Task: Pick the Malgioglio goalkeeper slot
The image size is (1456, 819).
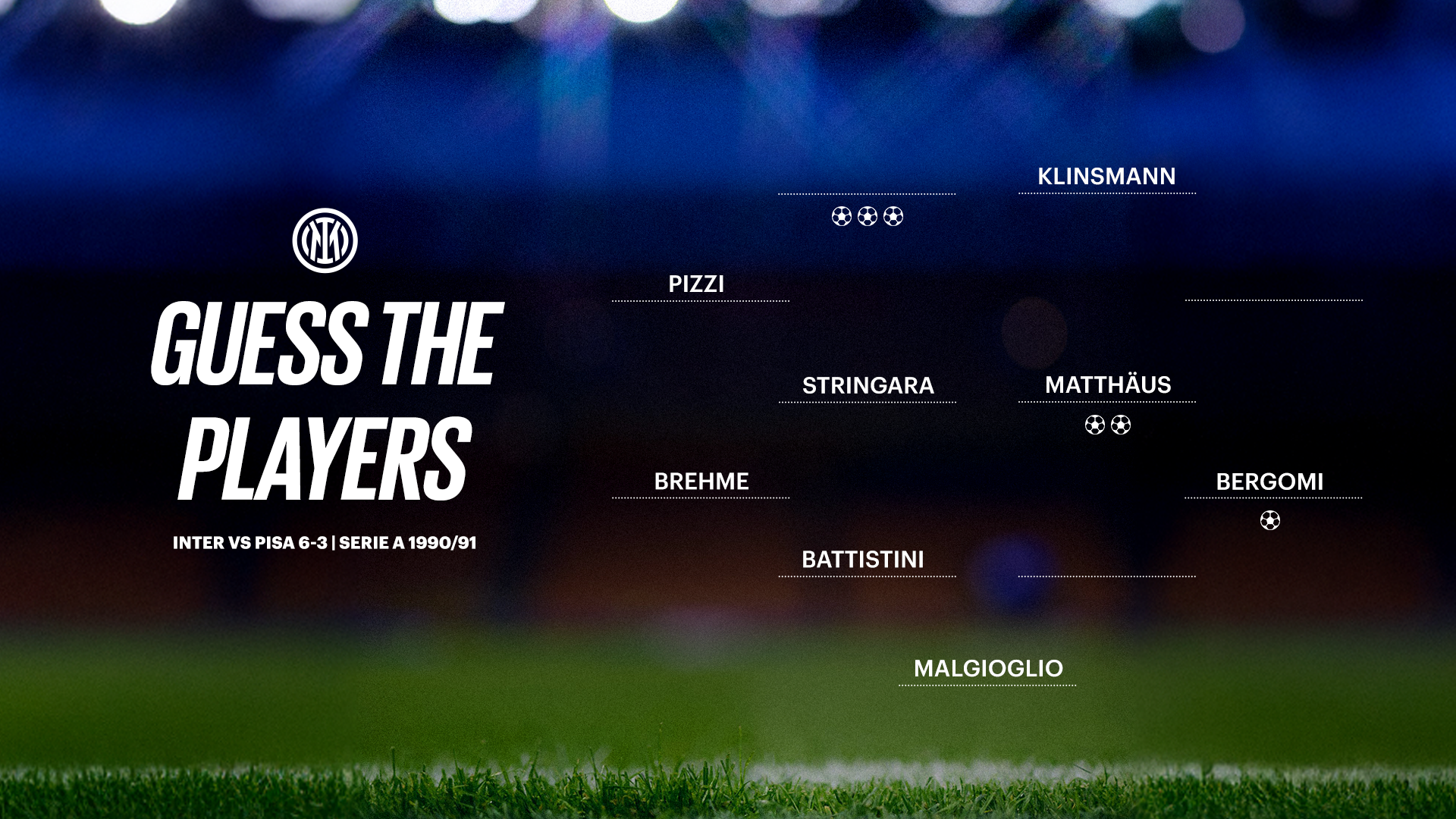Action: point(987,669)
